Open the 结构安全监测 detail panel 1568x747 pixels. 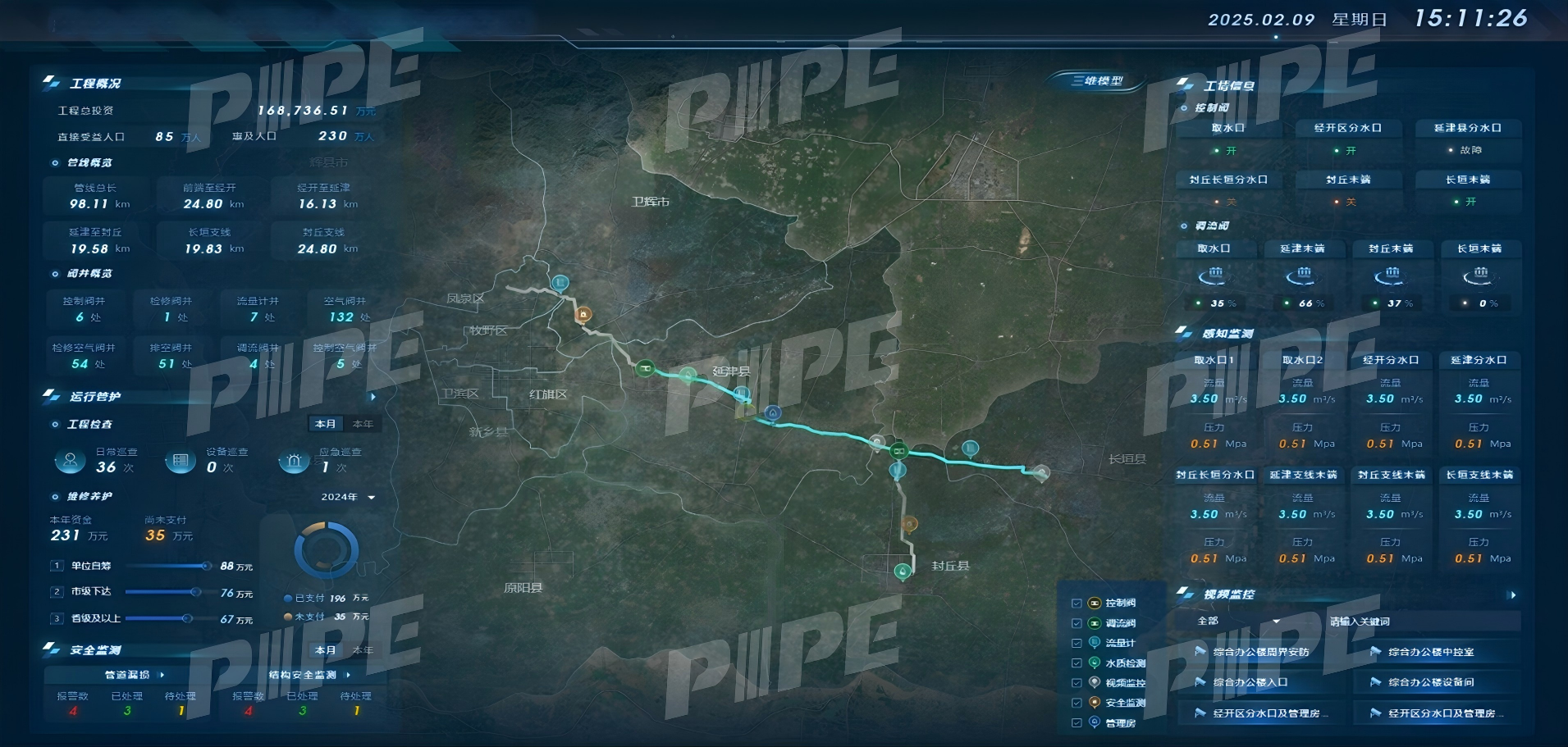(x=310, y=675)
